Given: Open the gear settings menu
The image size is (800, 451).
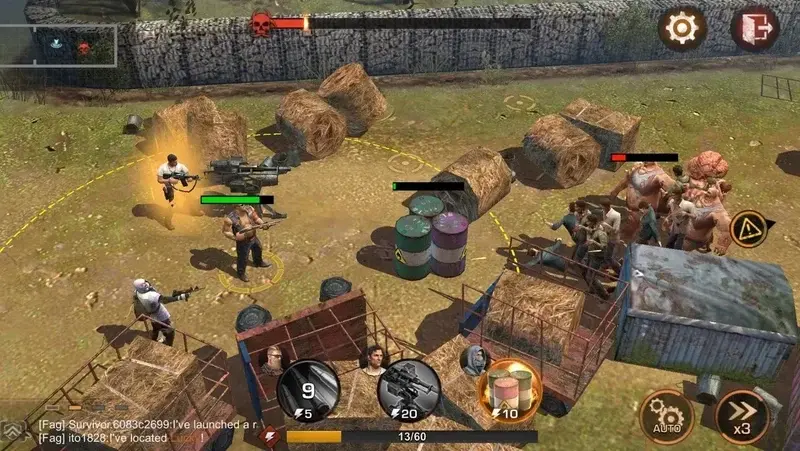Looking at the screenshot, I should (x=681, y=29).
